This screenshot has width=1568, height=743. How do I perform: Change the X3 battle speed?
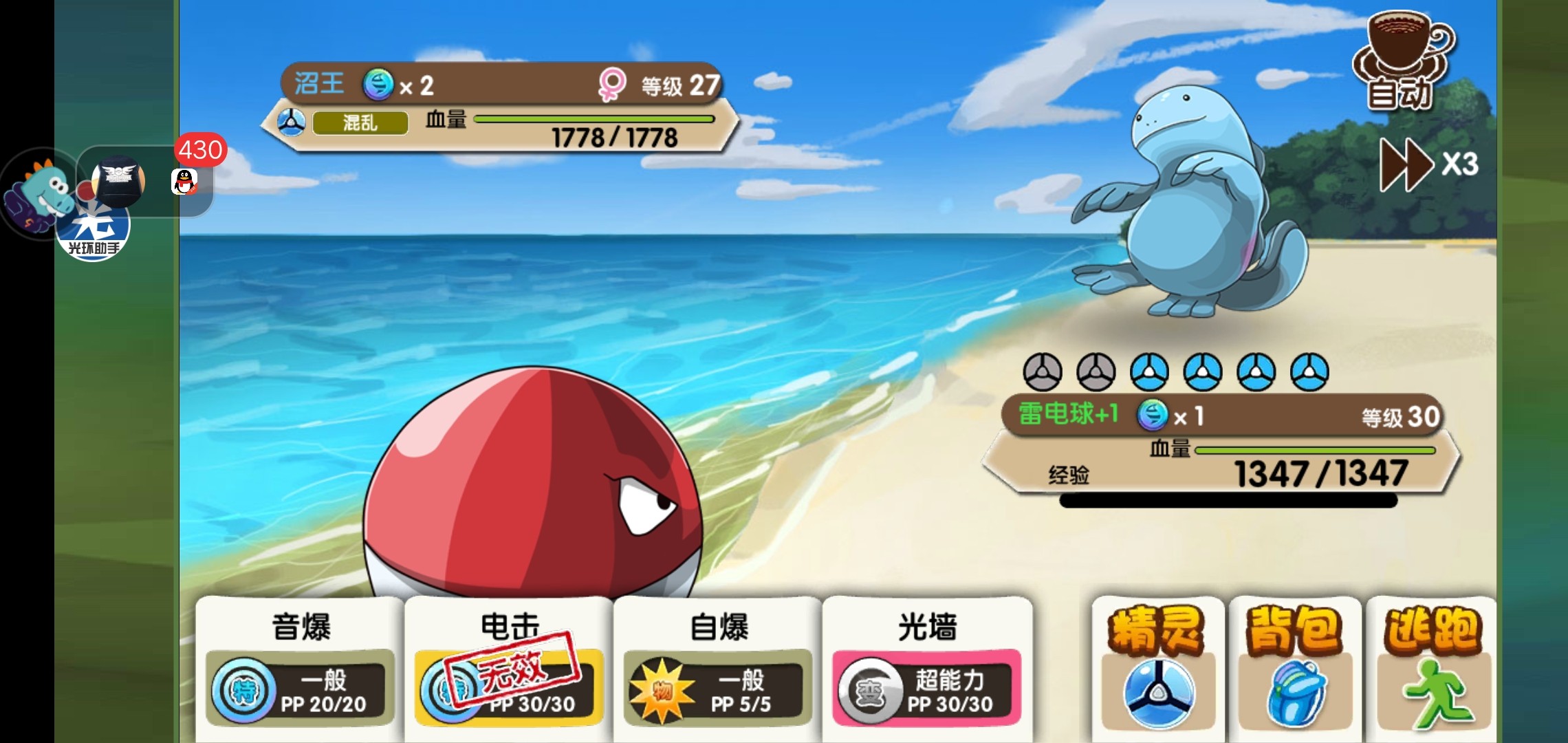1428,165
